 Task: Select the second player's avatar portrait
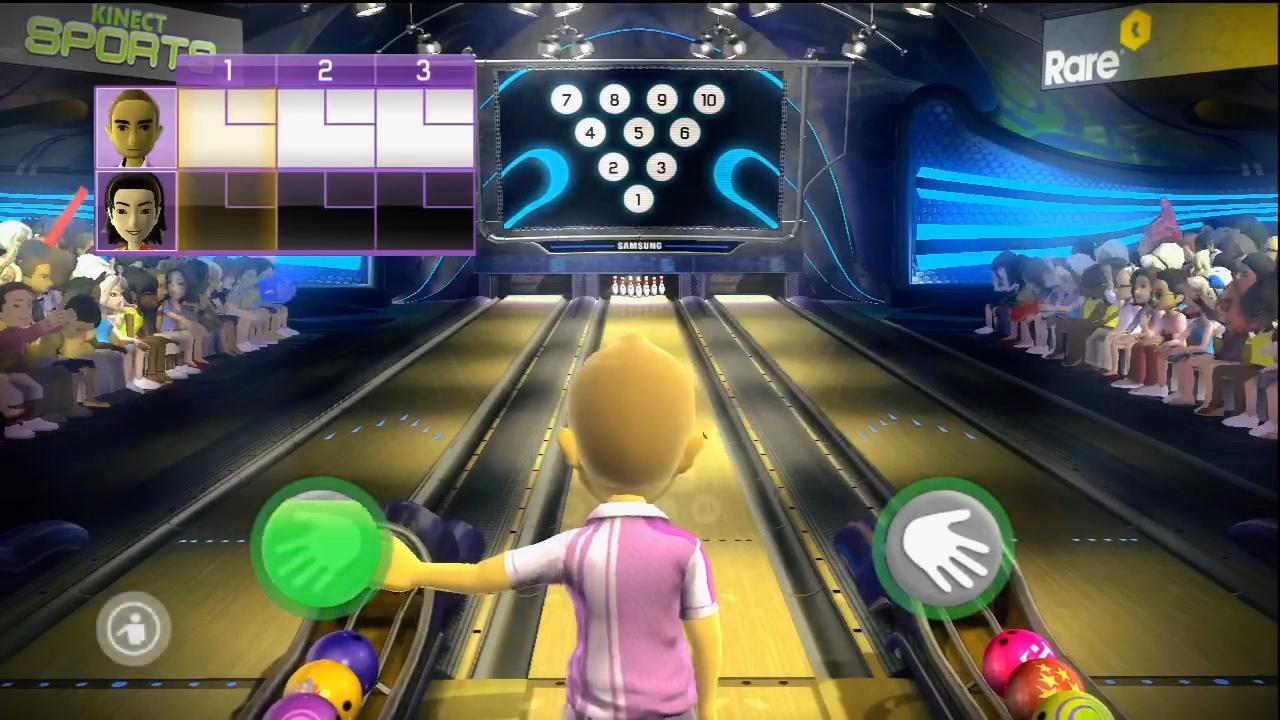pyautogui.click(x=136, y=207)
